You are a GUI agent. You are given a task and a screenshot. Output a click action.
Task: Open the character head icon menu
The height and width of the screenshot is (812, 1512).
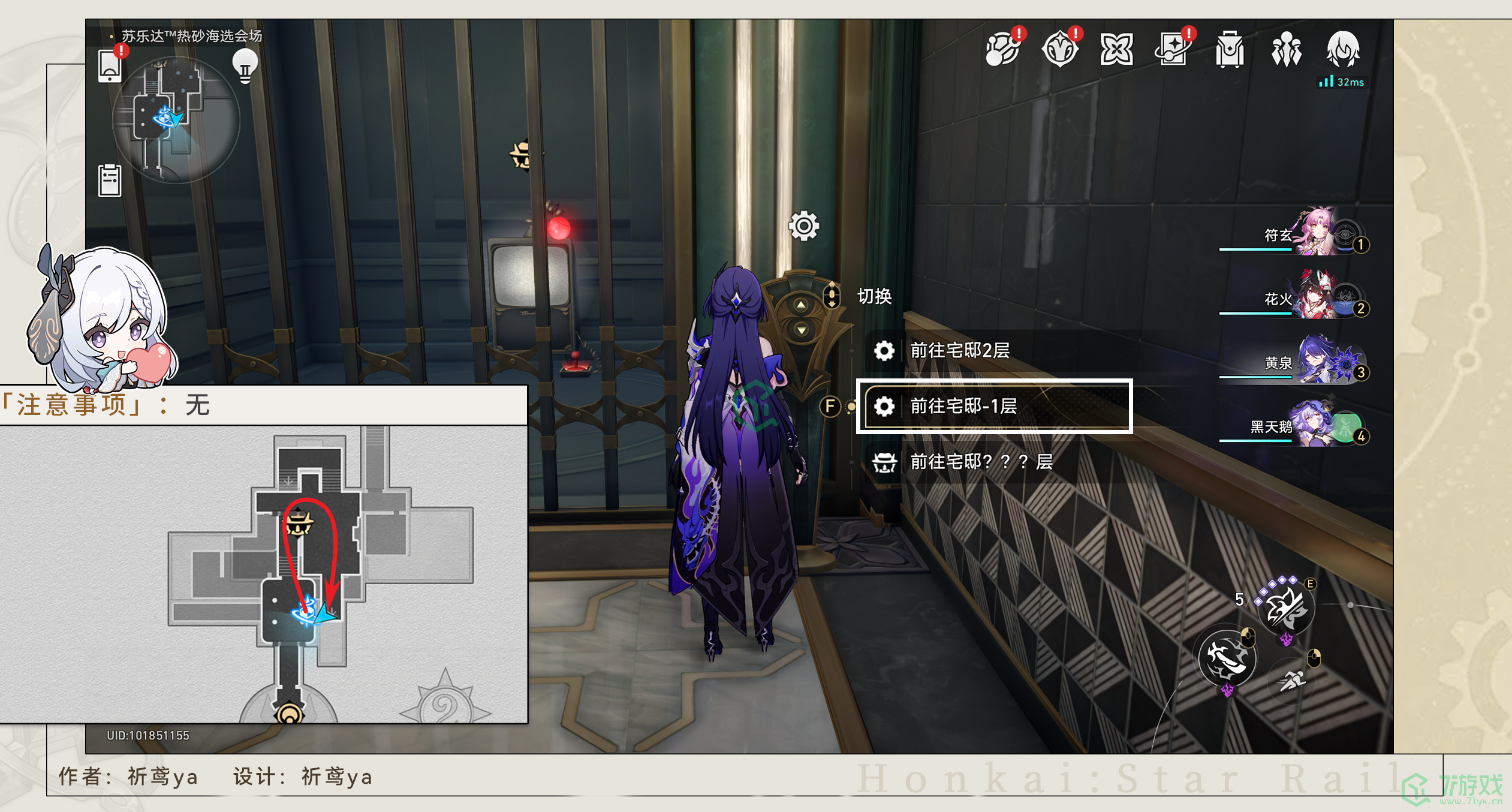click(x=1342, y=49)
